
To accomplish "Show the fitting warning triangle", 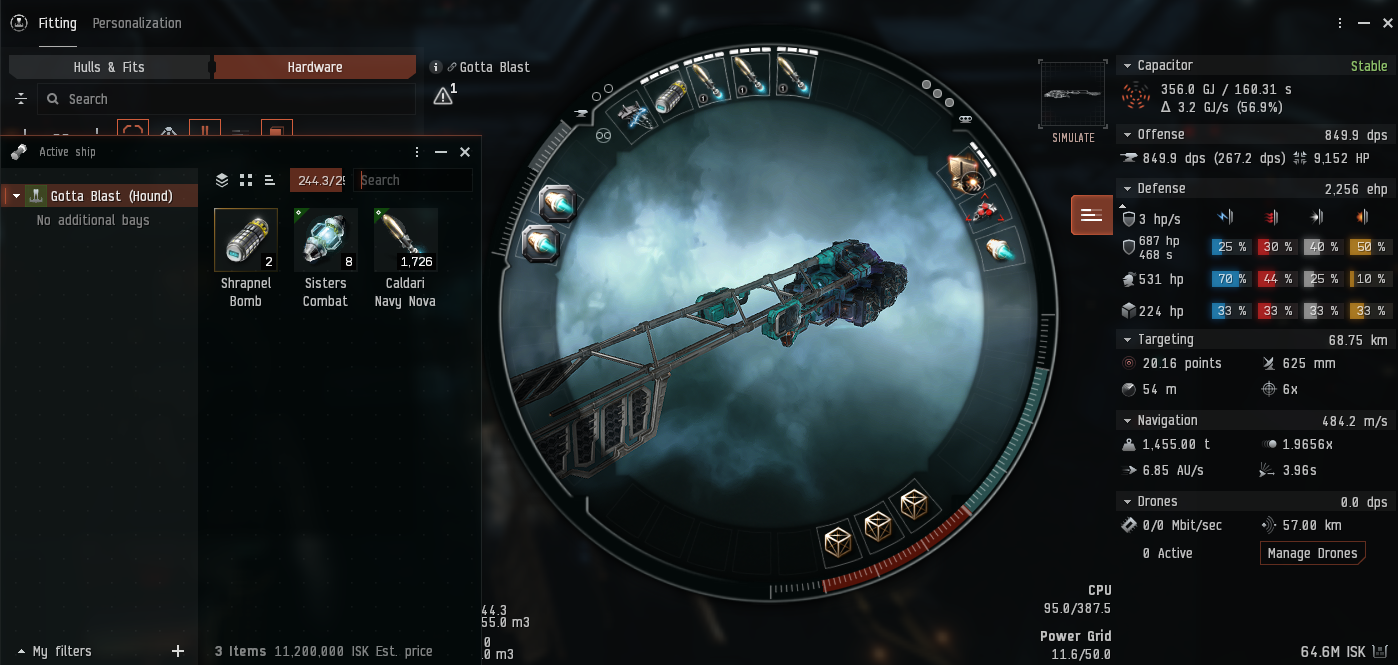I will 442,96.
